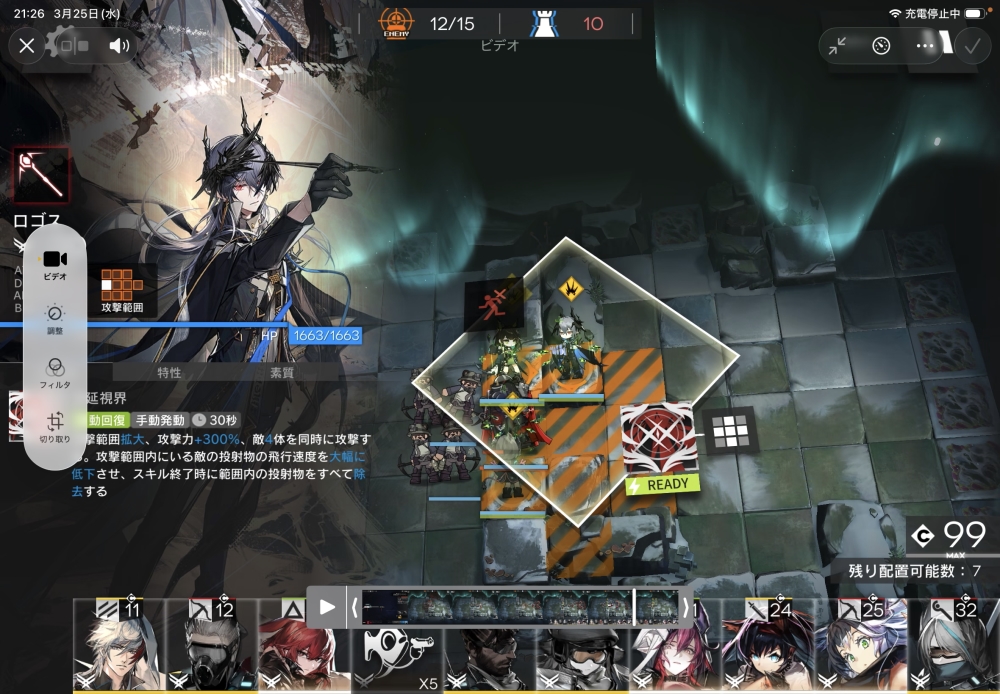Close the video editor with the X button
This screenshot has width=1000, height=694.
click(27, 45)
